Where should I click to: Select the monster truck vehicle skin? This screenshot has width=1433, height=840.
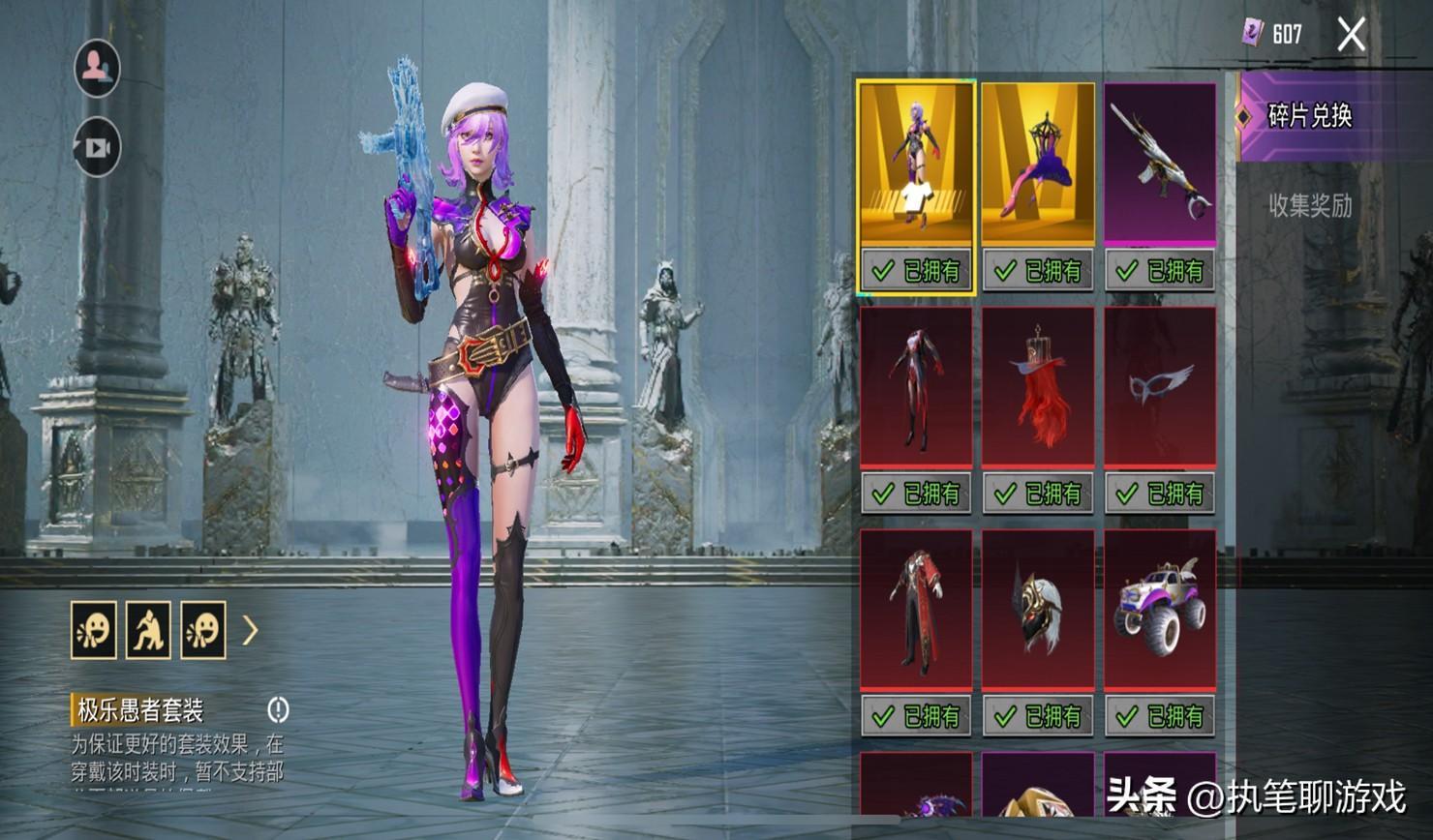coord(1160,610)
